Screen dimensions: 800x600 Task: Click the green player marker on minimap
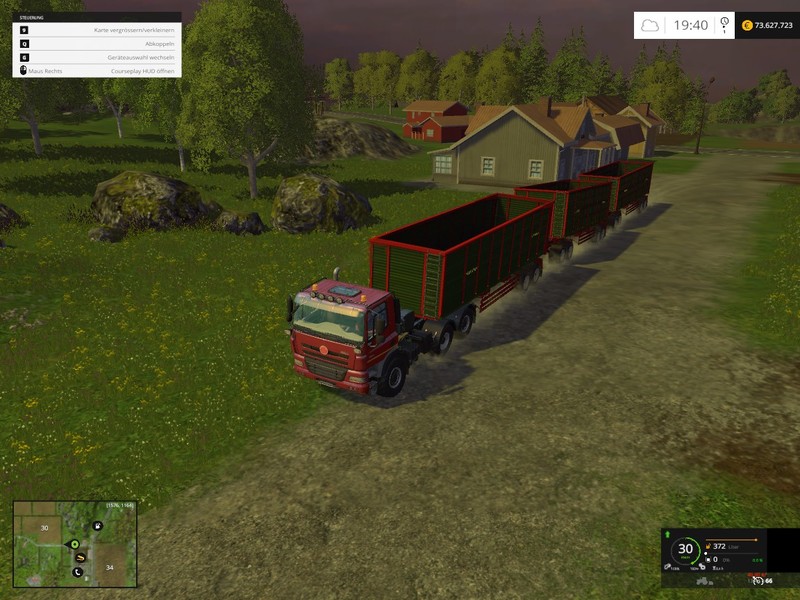[74, 544]
